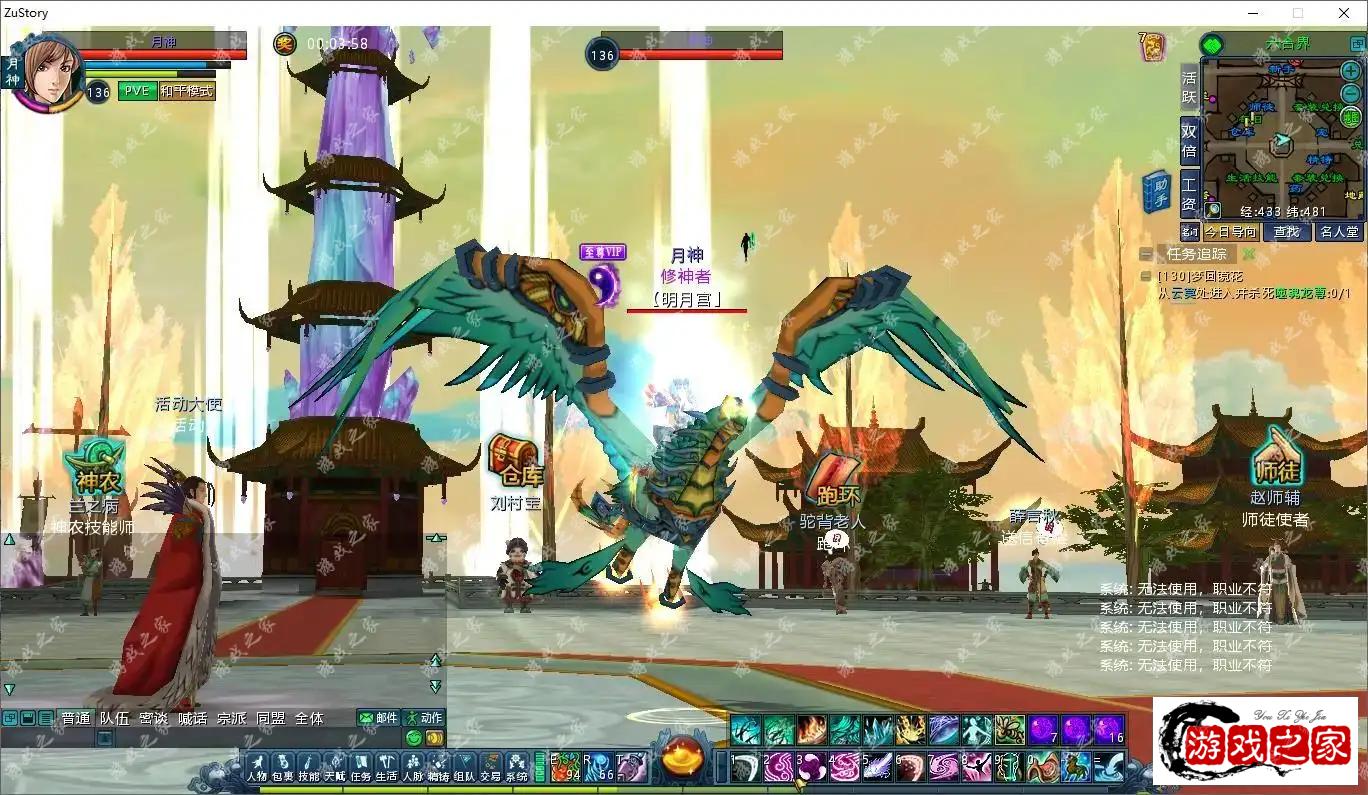This screenshot has width=1368, height=795.
Task: Open the 包裹 inventory bag
Action: 283,767
